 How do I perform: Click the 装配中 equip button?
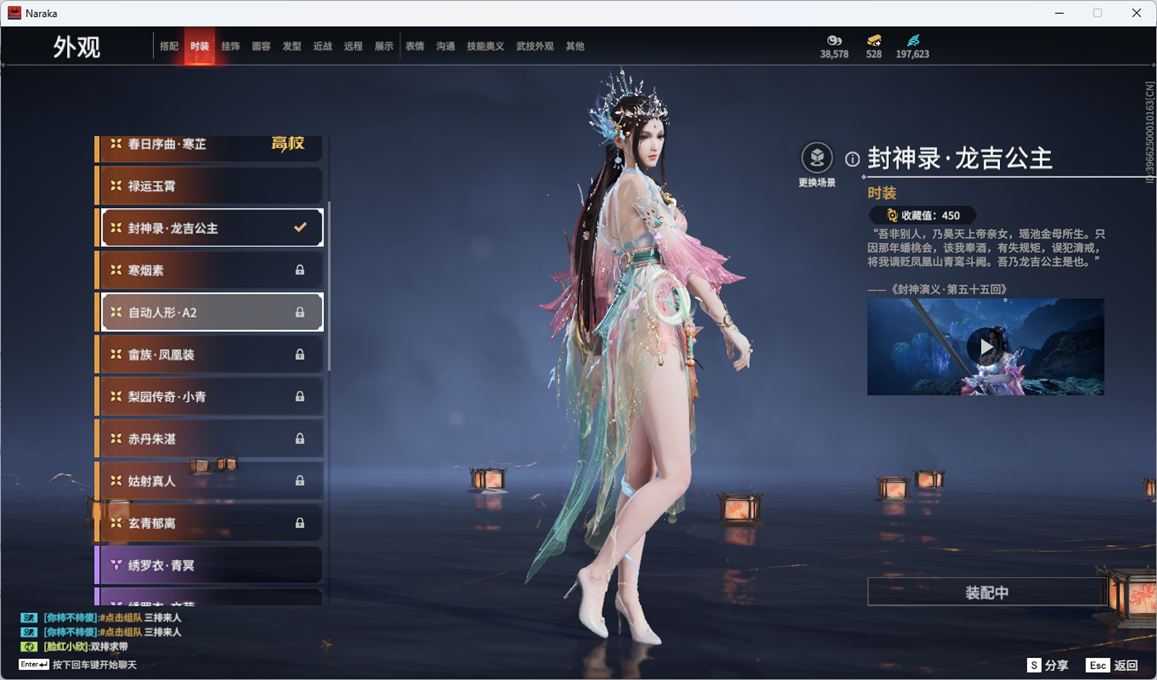pos(986,592)
